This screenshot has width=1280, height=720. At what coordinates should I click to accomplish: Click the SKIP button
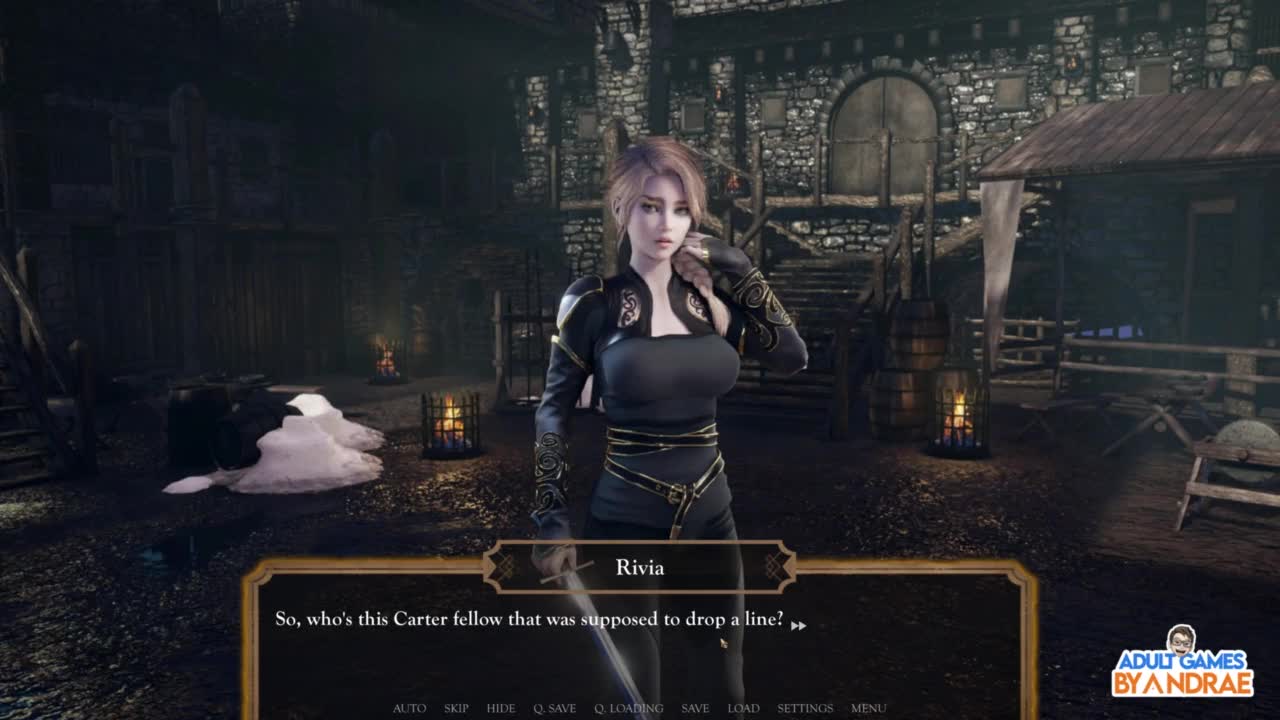coord(456,708)
